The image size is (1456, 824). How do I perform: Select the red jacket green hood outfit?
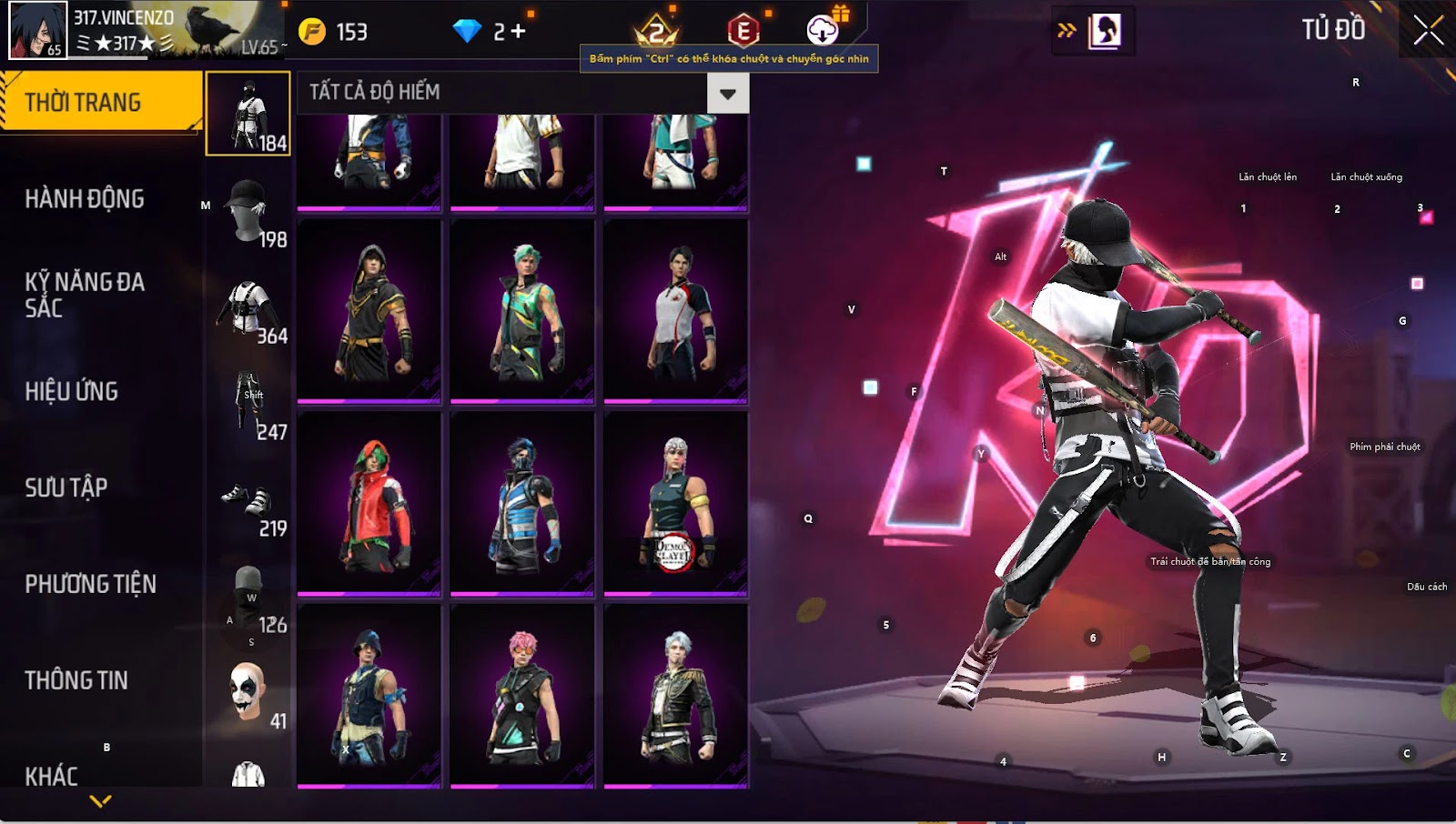(369, 503)
